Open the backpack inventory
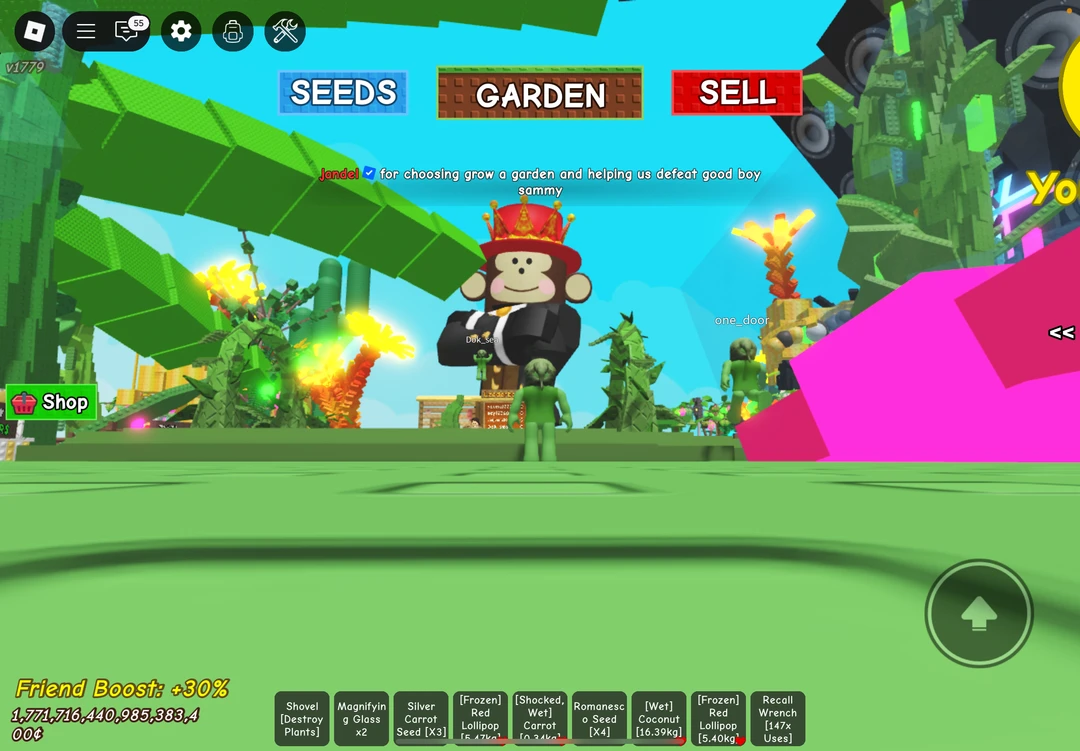The image size is (1080, 751). click(x=233, y=31)
